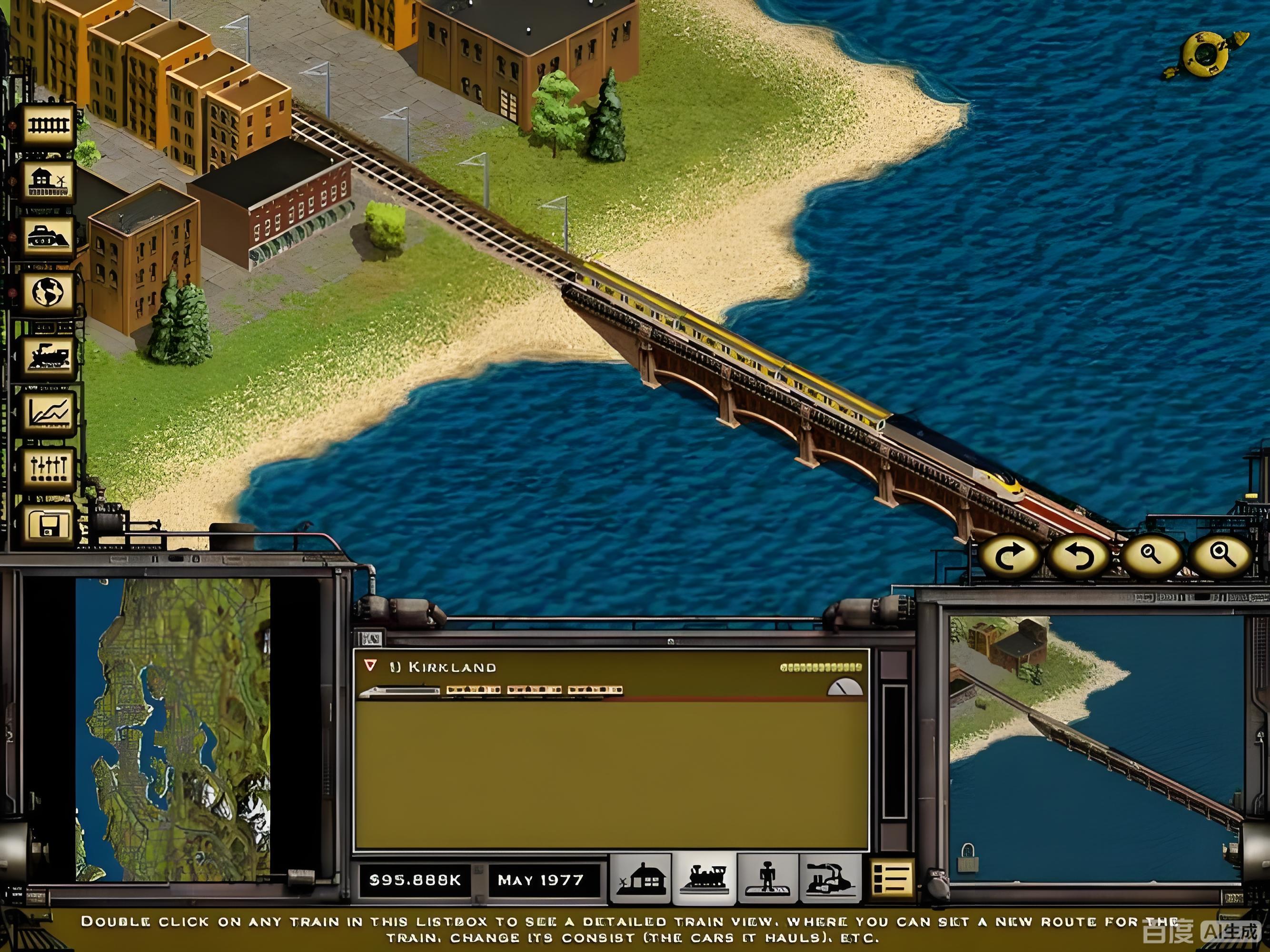Click the locomotive icon in the left toolbar
Viewport: 1270px width, 952px height.
pyautogui.click(x=48, y=357)
